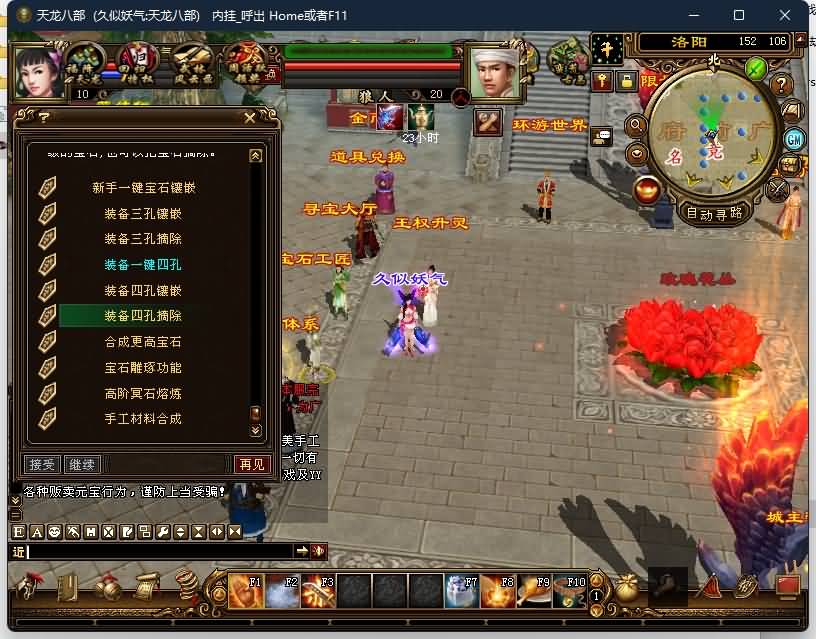Select 手工材料合成 from the list
Image resolution: width=816 pixels, height=639 pixels.
coord(143,419)
